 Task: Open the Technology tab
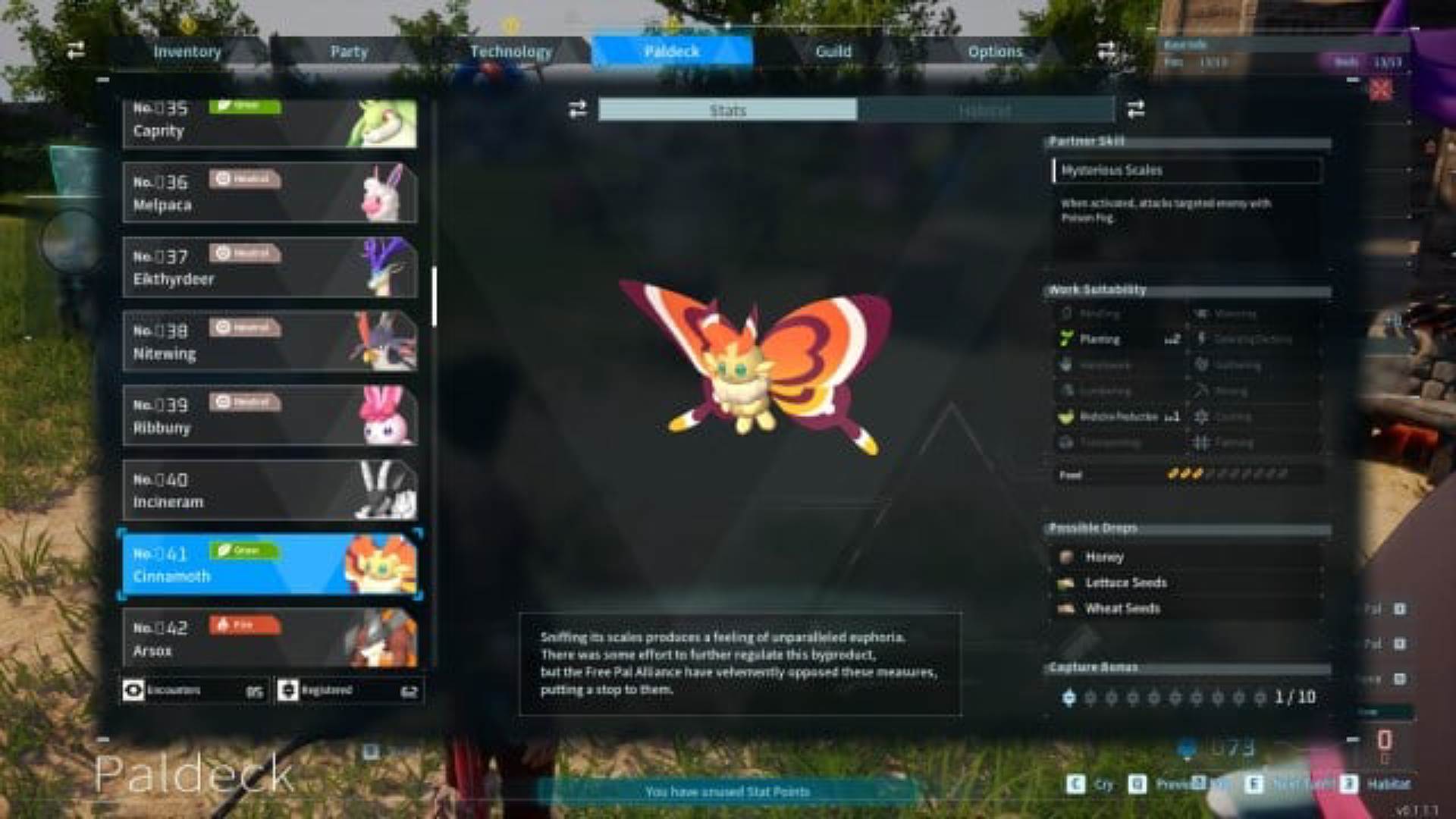pyautogui.click(x=510, y=52)
